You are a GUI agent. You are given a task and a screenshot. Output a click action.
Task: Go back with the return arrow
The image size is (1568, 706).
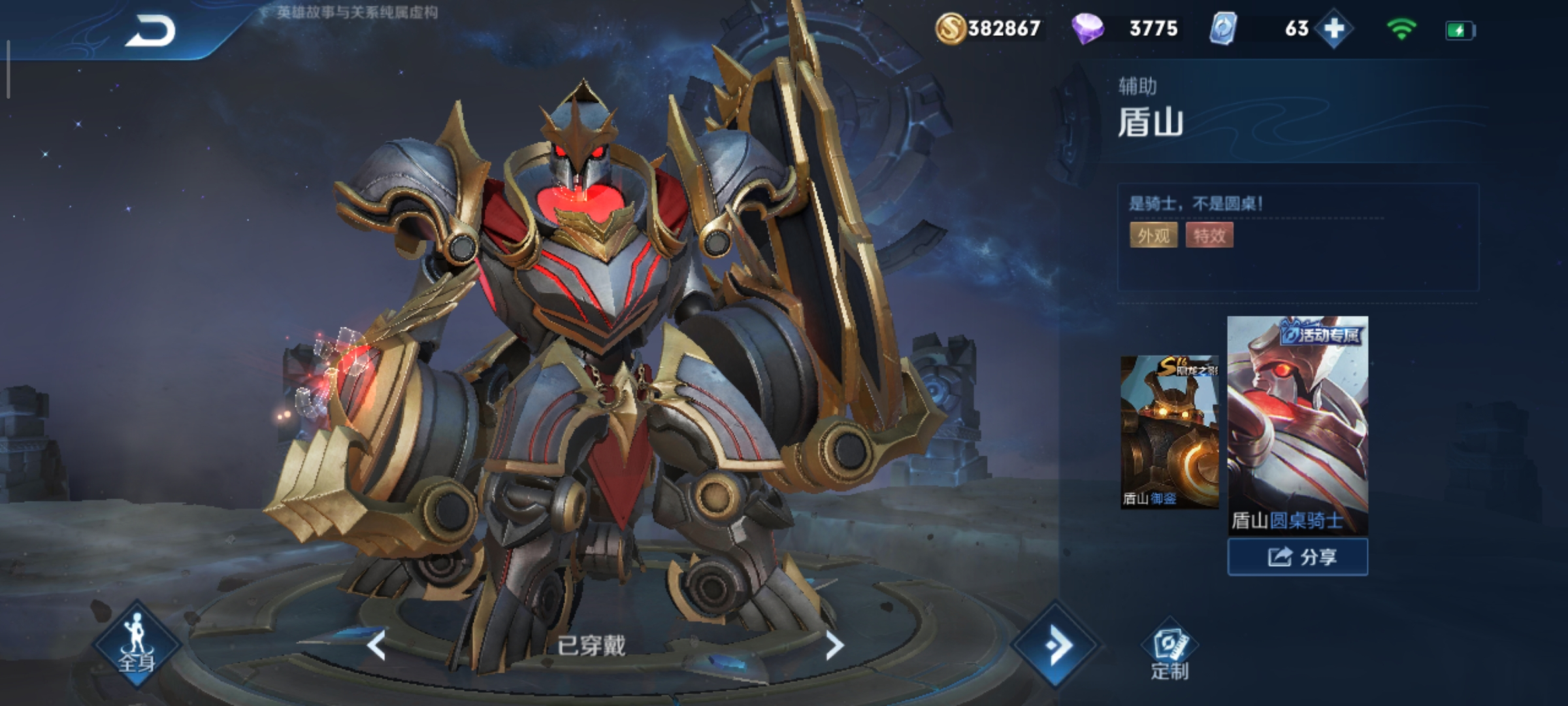[x=150, y=31]
